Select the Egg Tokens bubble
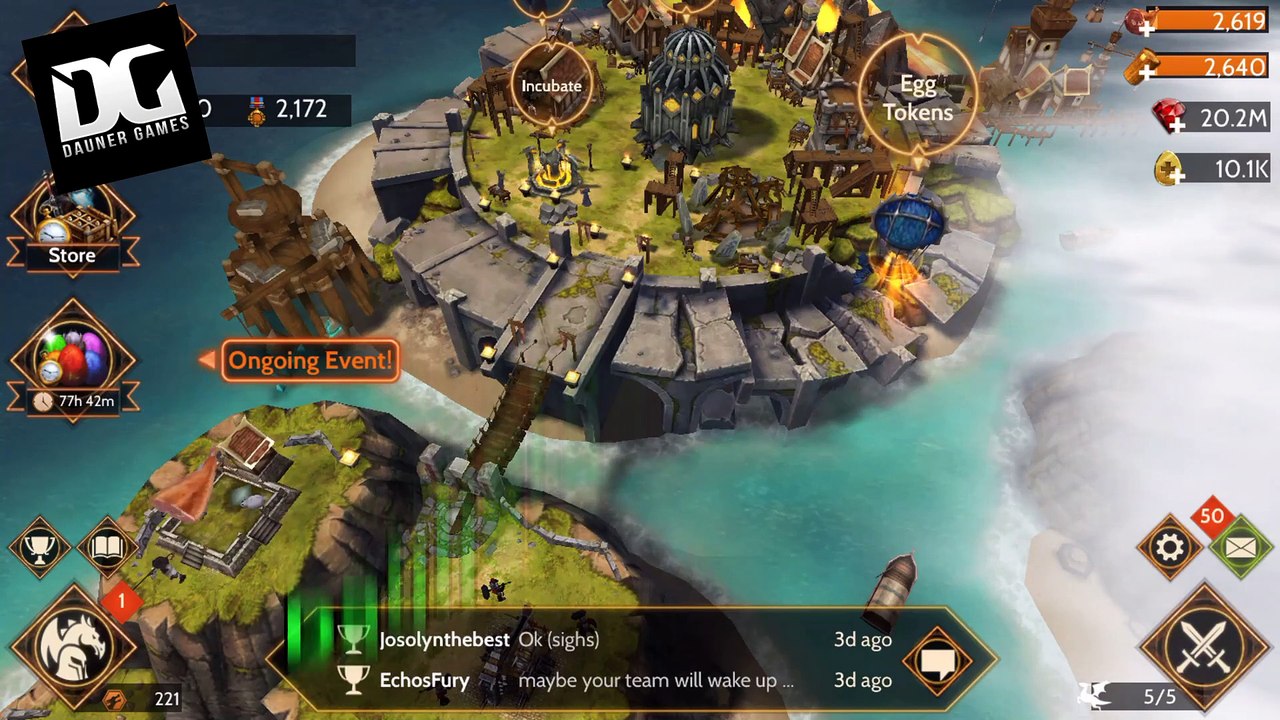The image size is (1280, 720). [x=918, y=97]
